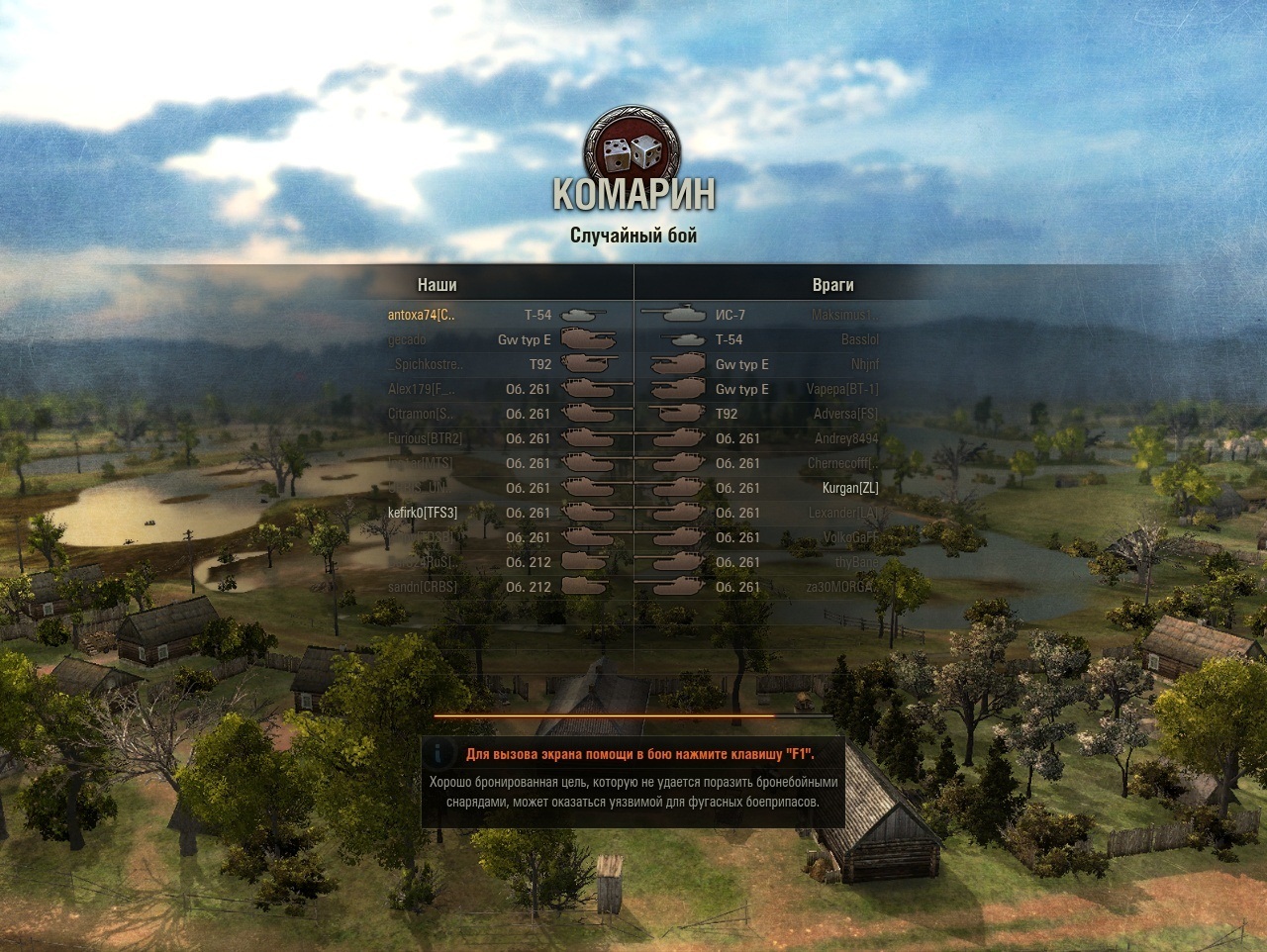Select enemy Nhjnf's Gw typ E row

coord(864,364)
